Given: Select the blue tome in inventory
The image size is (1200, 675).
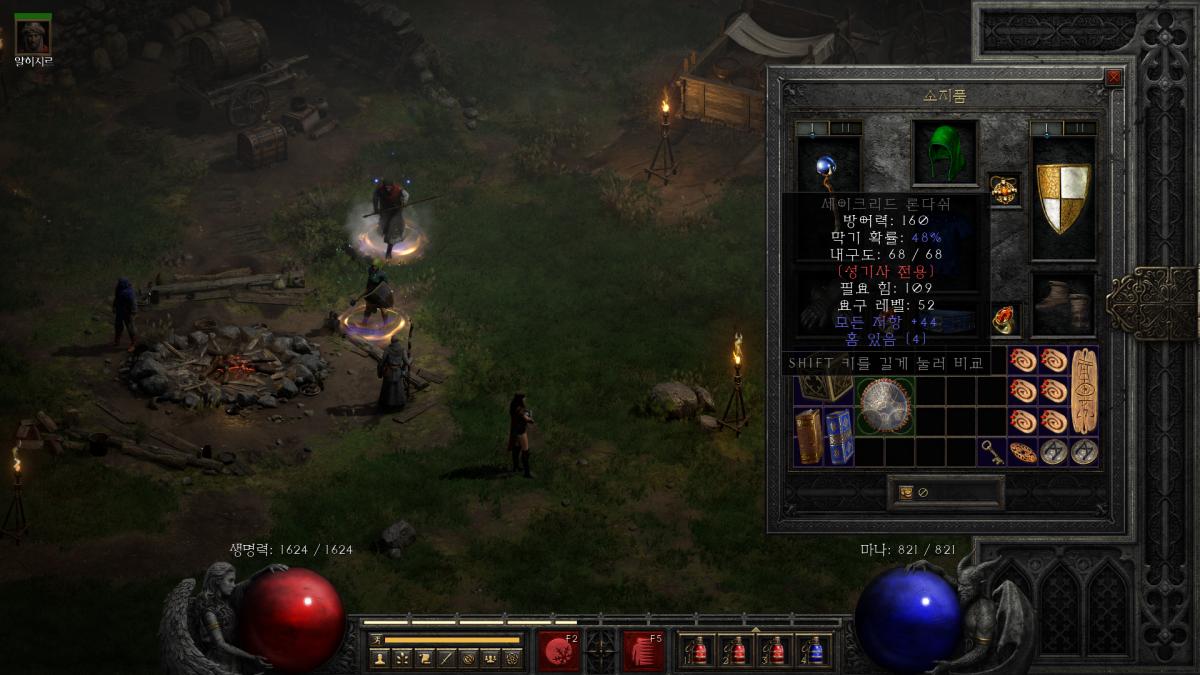Looking at the screenshot, I should [x=840, y=437].
